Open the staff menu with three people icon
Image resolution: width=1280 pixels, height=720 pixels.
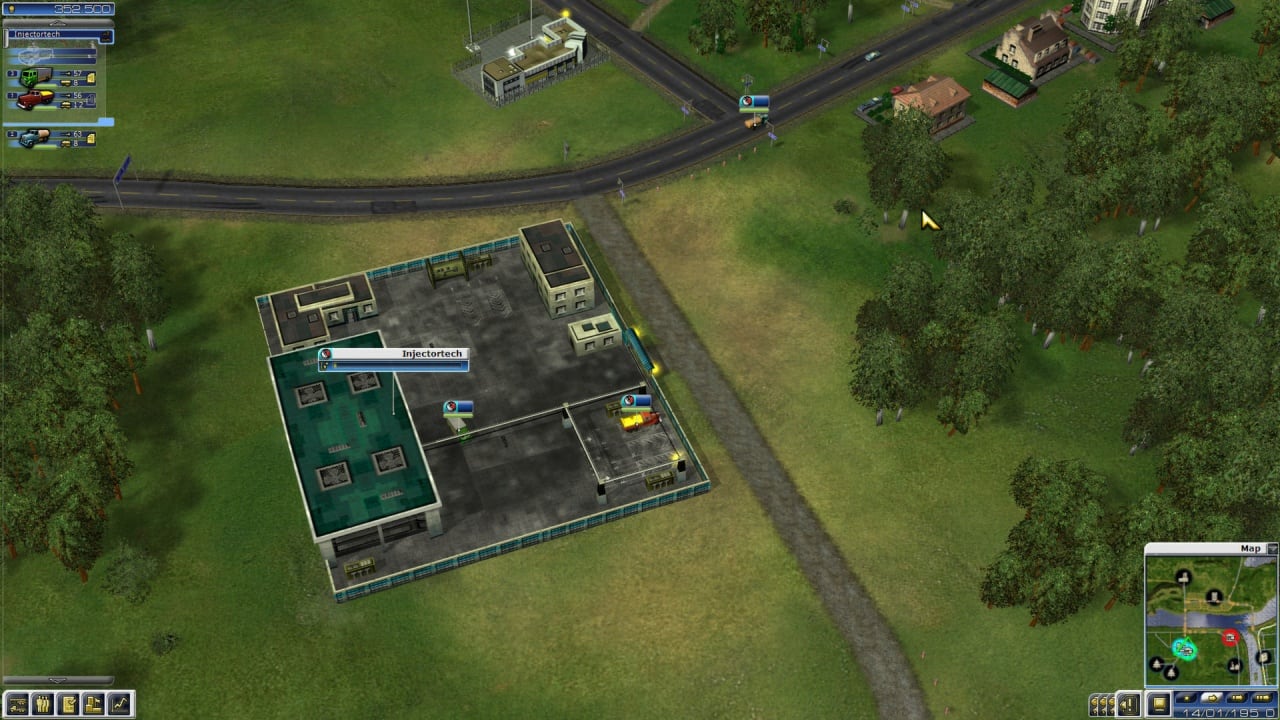click(43, 704)
